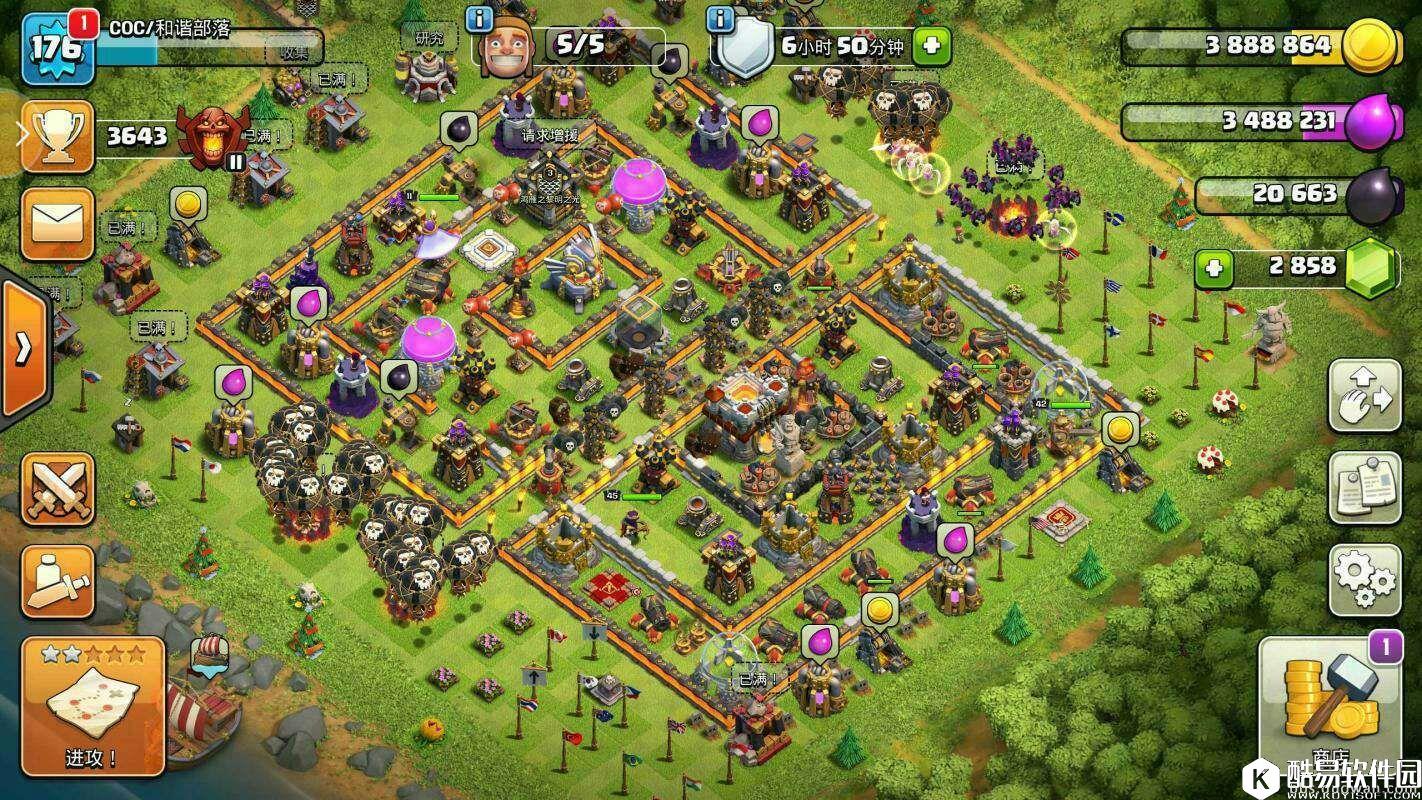Open the village layout editor button
This screenshot has height=800, width=1422.
coord(1364,395)
